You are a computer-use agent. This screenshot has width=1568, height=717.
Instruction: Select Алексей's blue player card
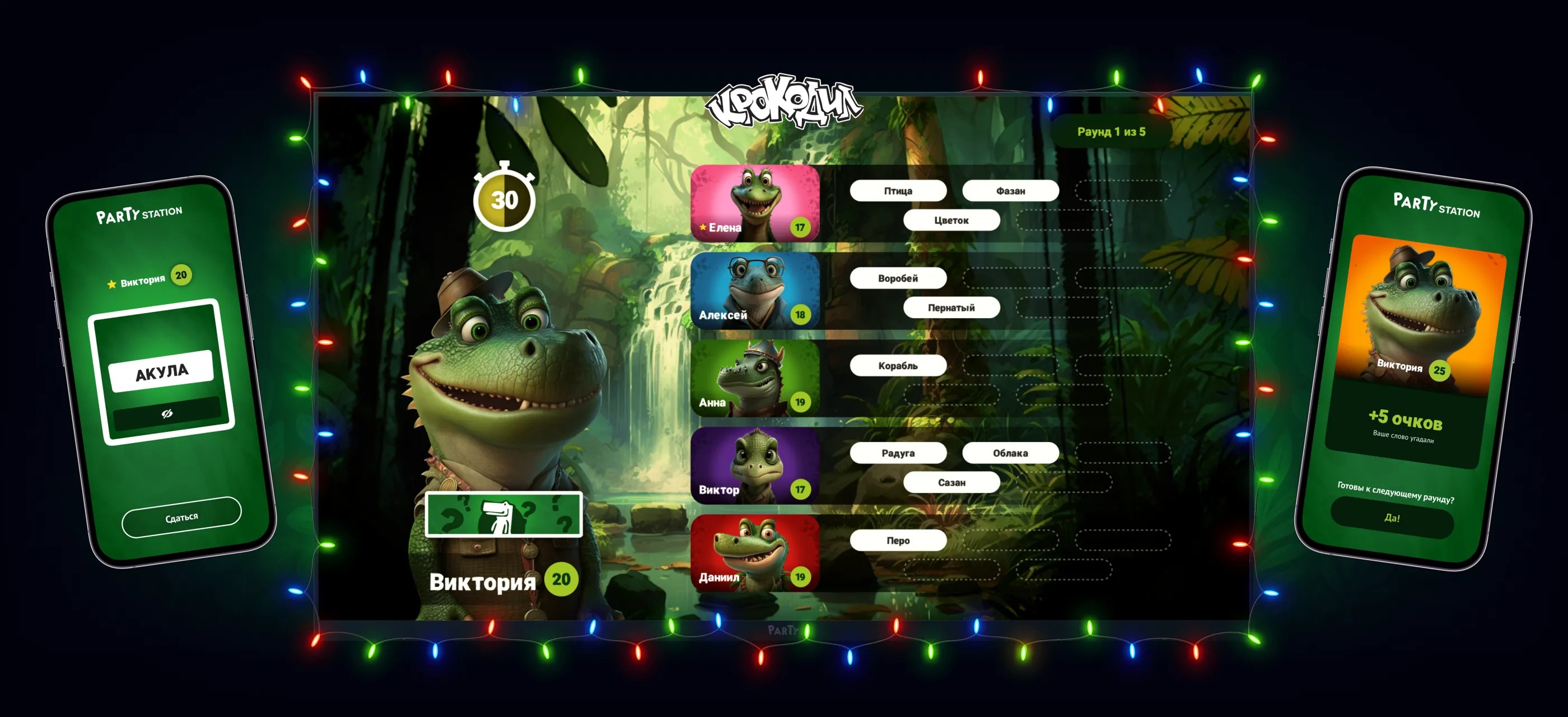(755, 291)
